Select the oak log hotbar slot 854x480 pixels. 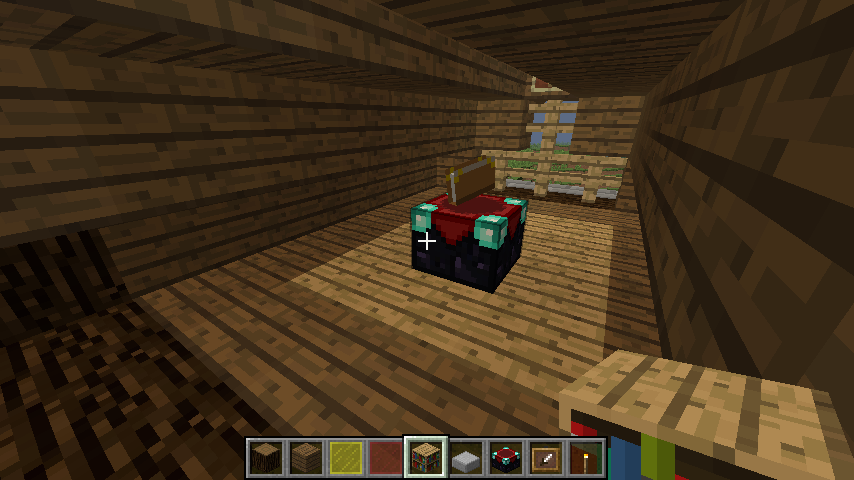click(266, 458)
